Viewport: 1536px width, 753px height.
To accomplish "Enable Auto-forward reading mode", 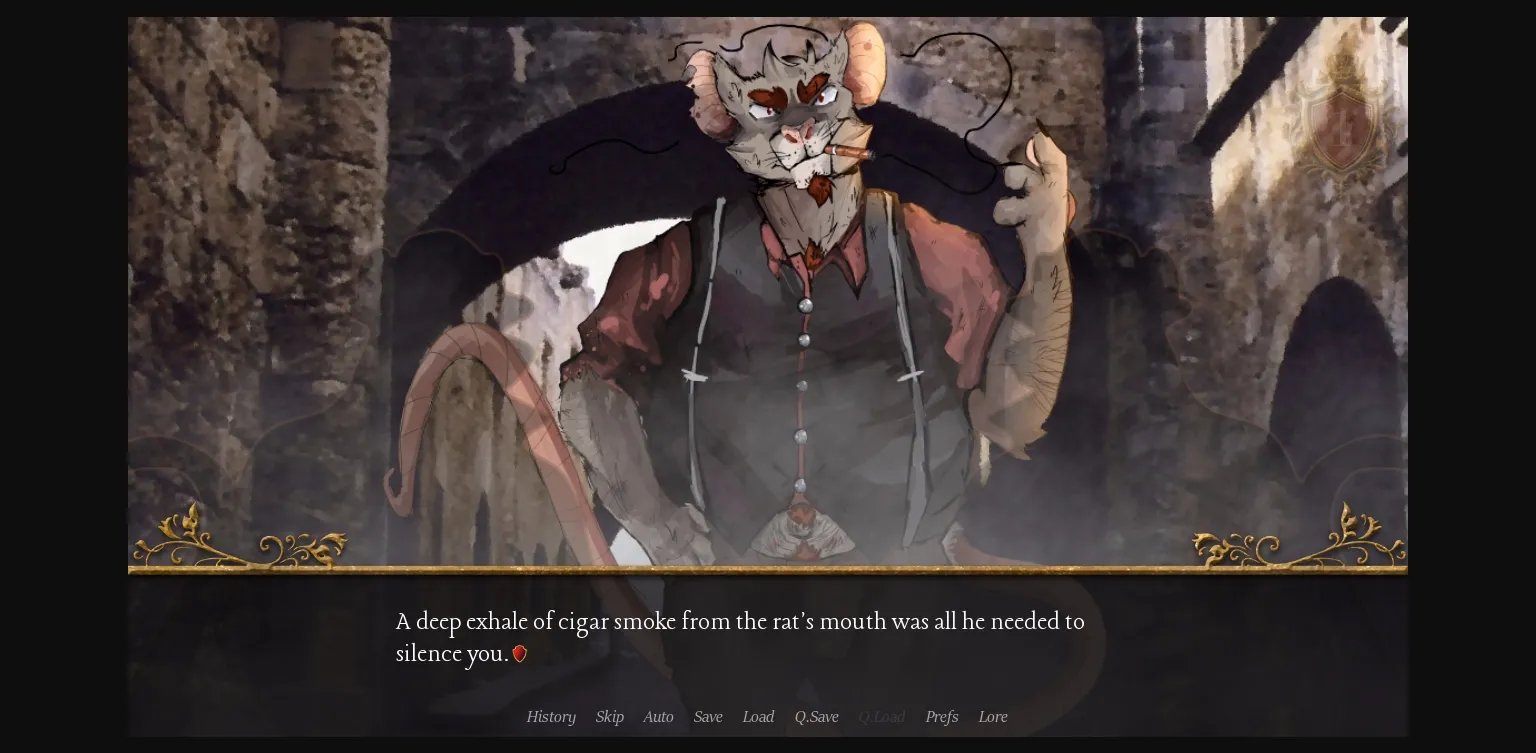I will [658, 717].
